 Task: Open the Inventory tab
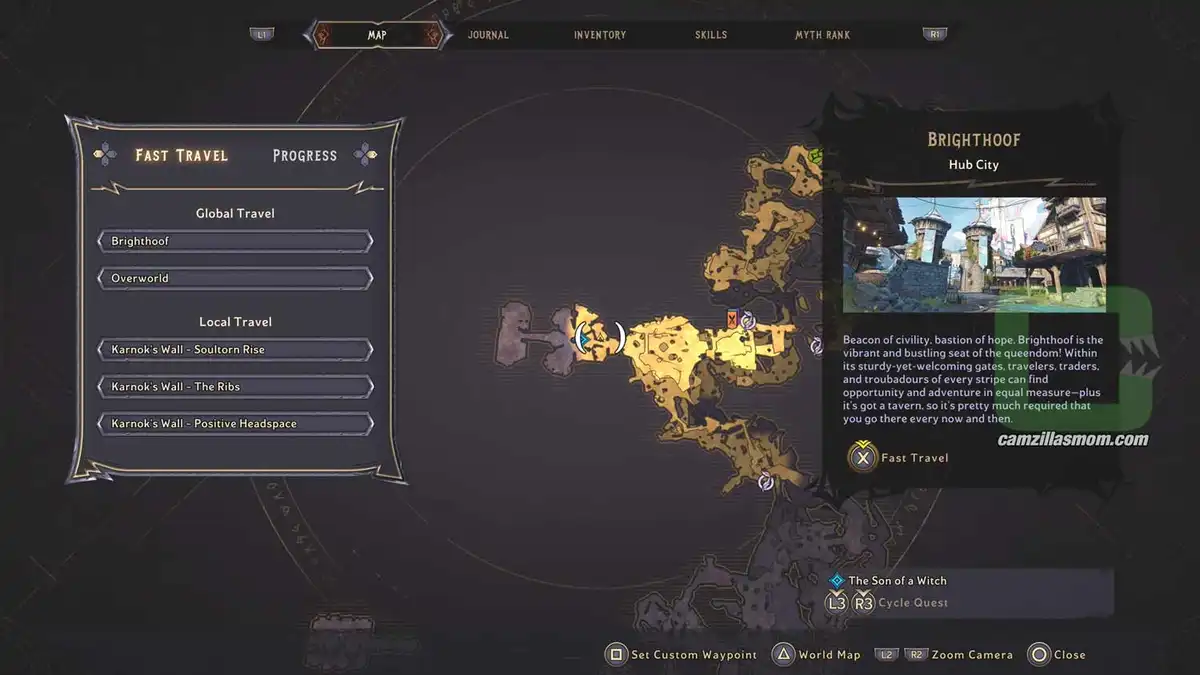tap(600, 35)
